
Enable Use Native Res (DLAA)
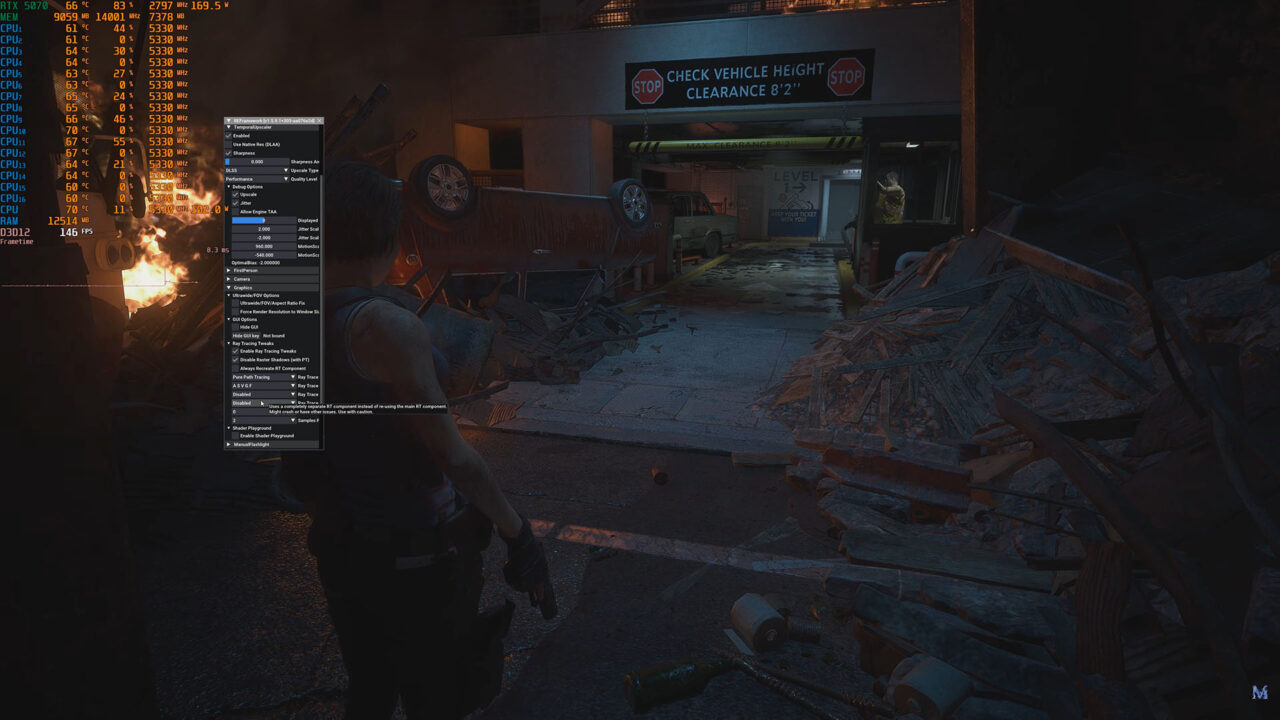click(x=228, y=144)
